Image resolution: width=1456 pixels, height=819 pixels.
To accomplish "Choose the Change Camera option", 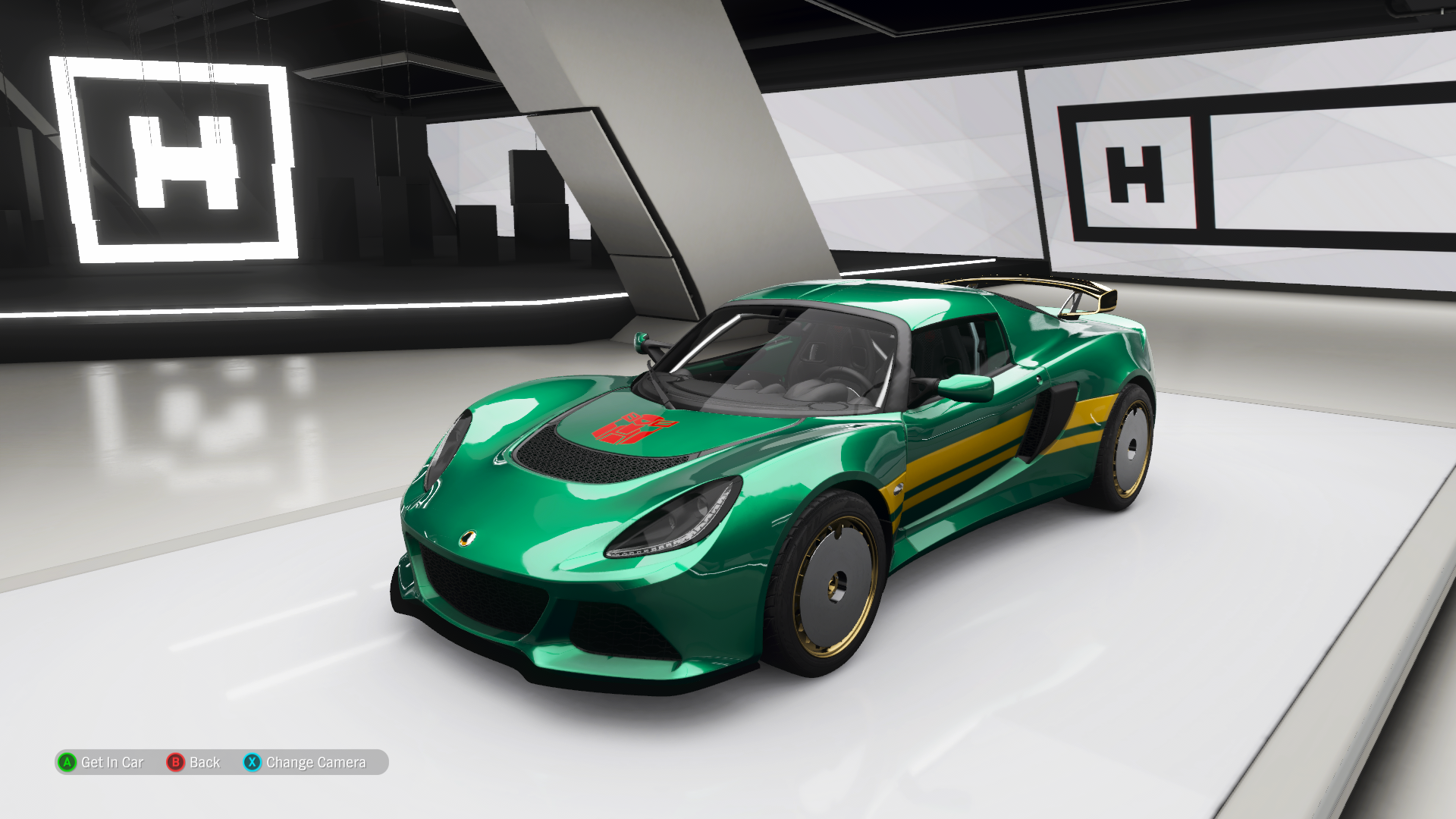I will 305,762.
